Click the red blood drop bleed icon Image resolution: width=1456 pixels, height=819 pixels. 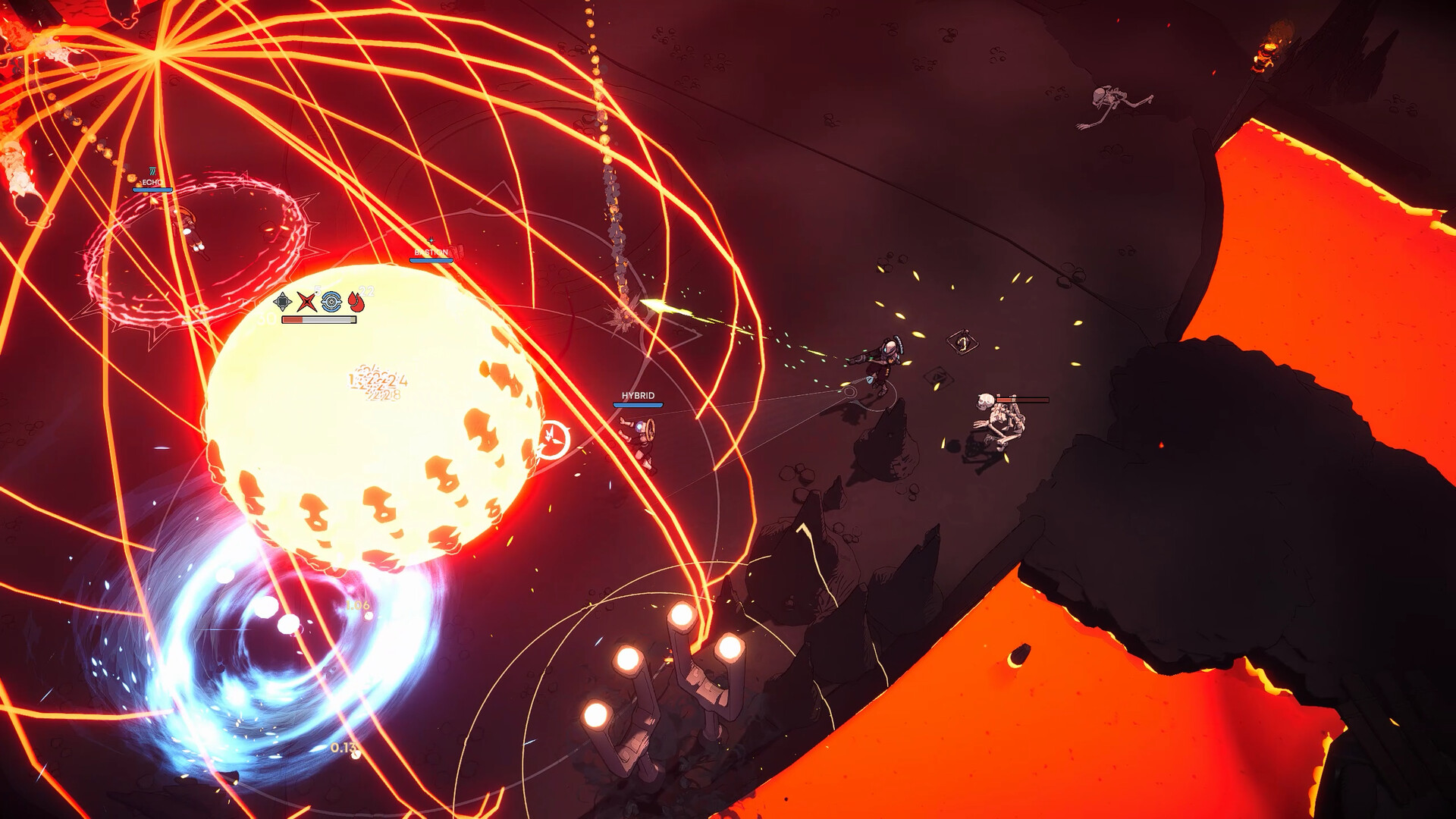(356, 302)
